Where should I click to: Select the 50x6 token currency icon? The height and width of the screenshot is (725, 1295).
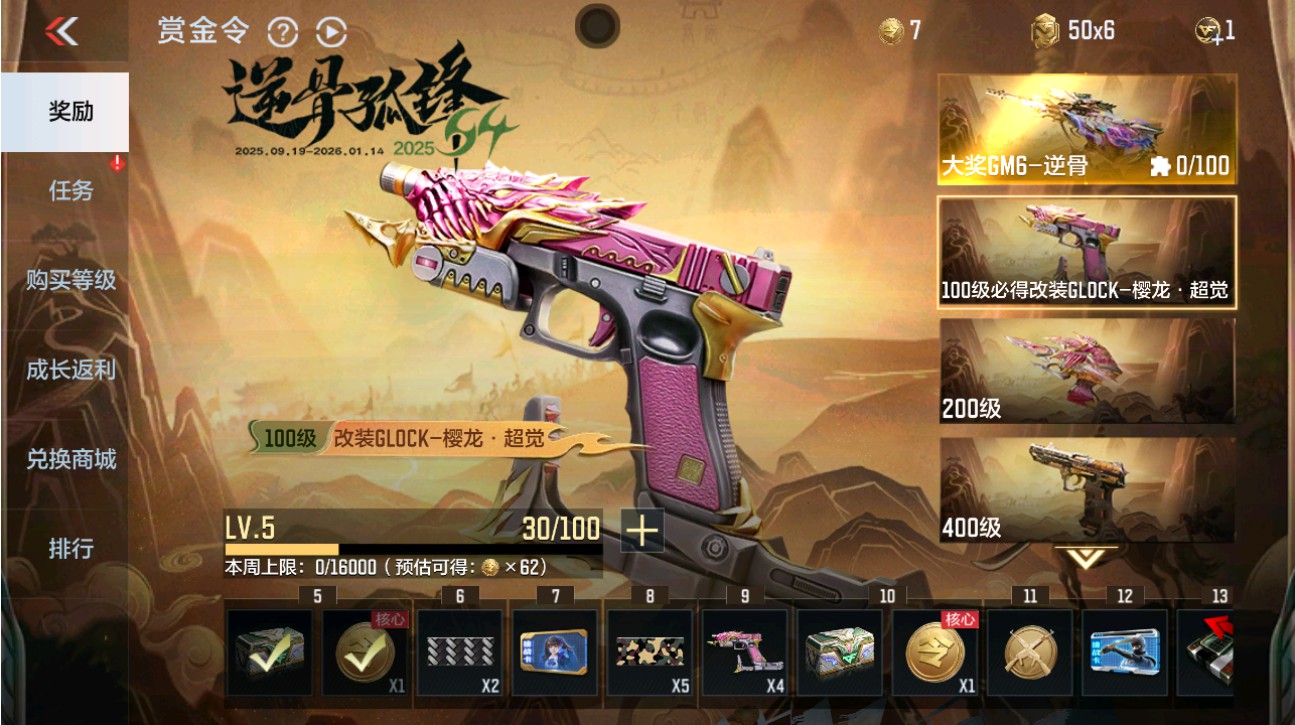coord(1046,31)
